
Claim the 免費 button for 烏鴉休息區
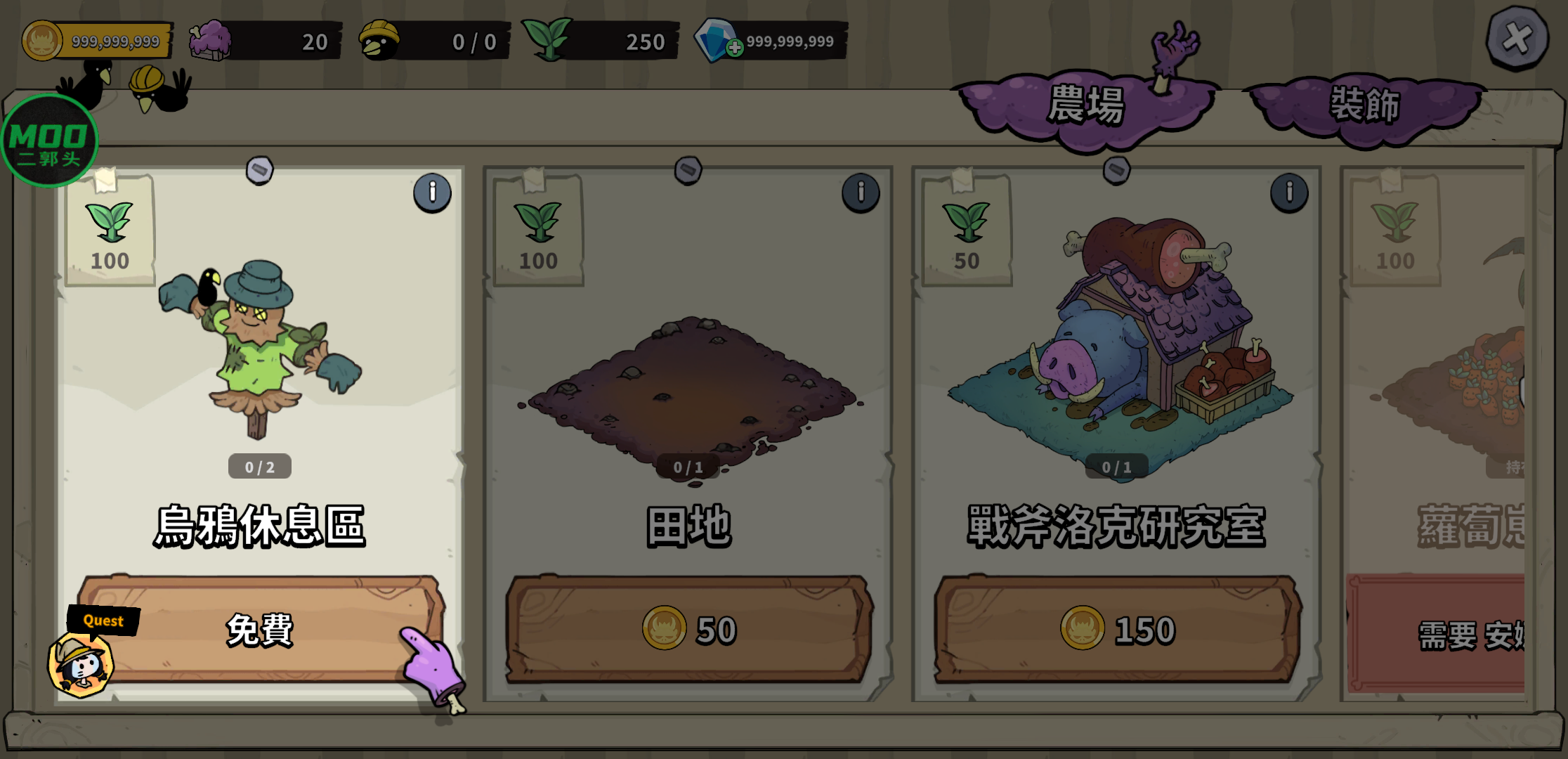260,630
